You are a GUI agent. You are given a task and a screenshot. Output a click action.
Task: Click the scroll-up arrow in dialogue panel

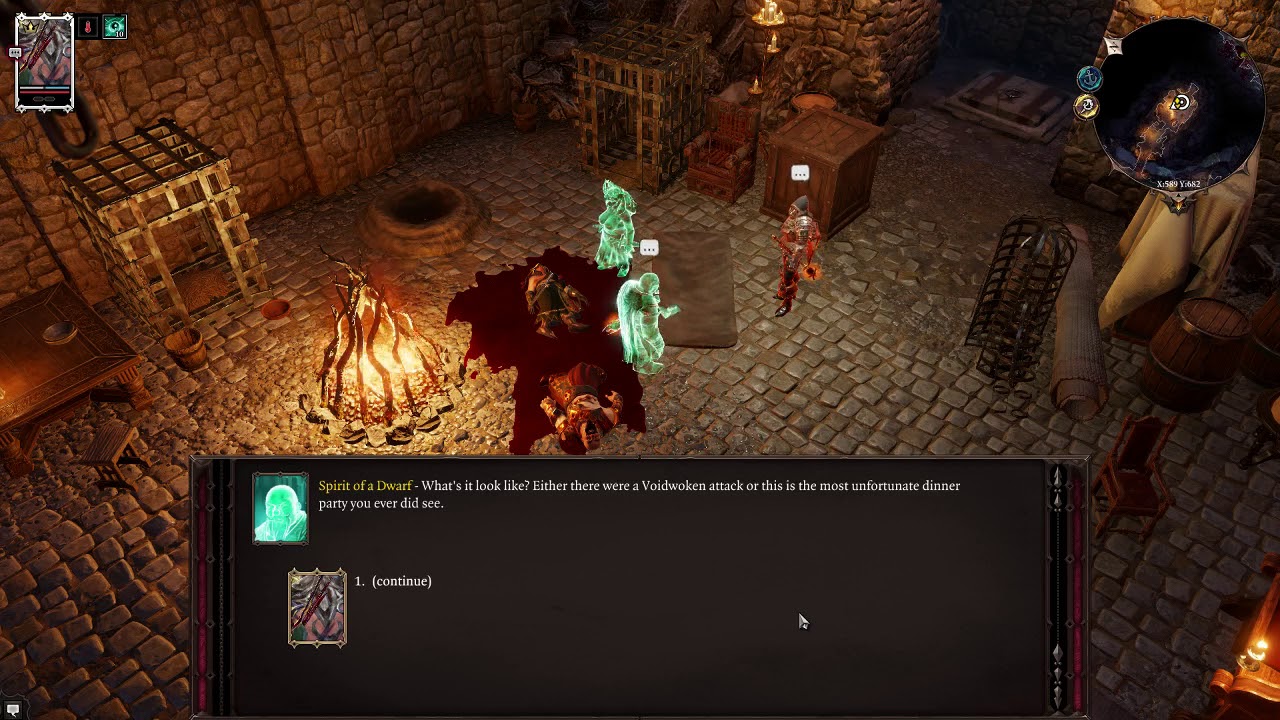tap(1057, 476)
